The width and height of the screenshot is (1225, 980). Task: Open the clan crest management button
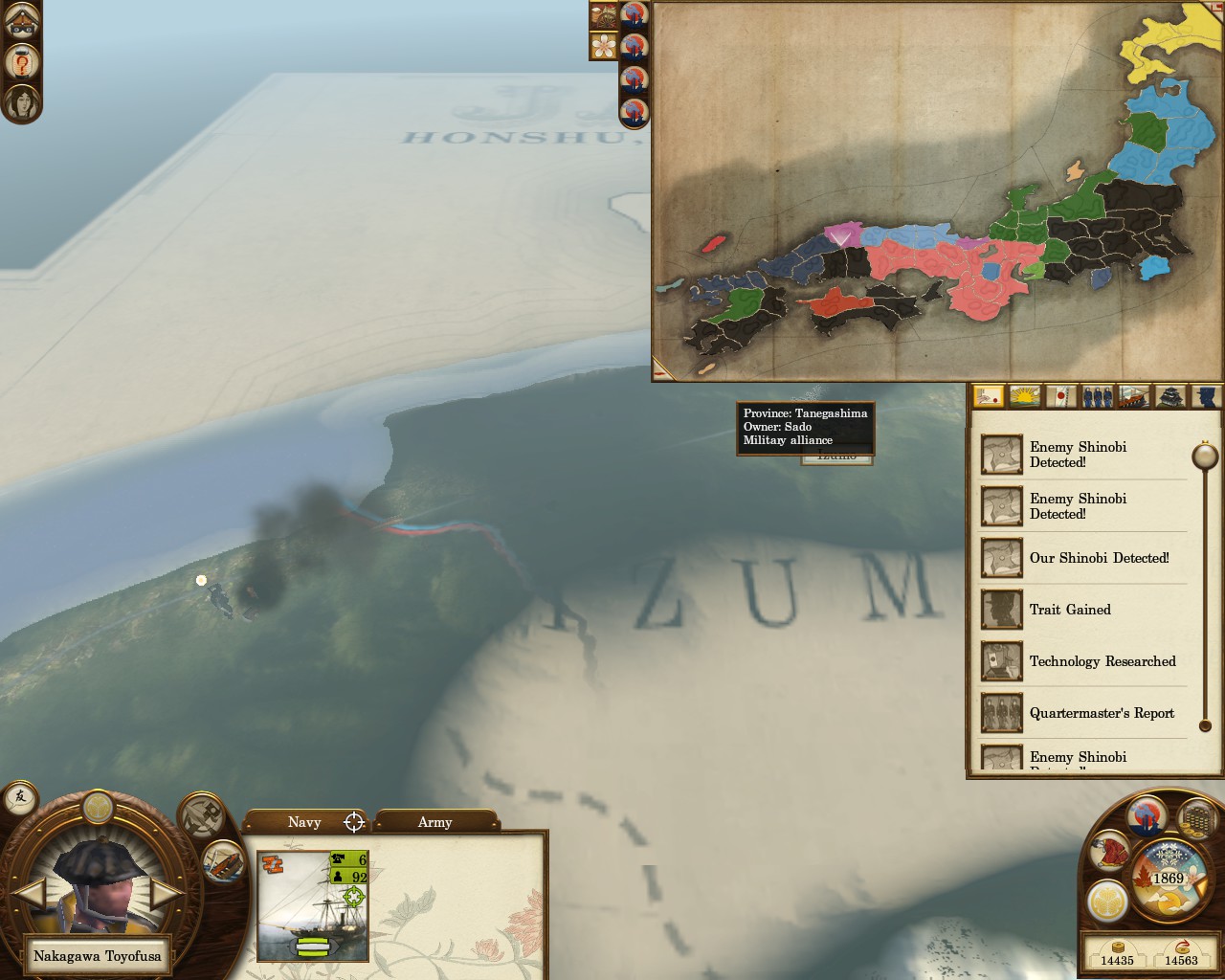point(1106,902)
